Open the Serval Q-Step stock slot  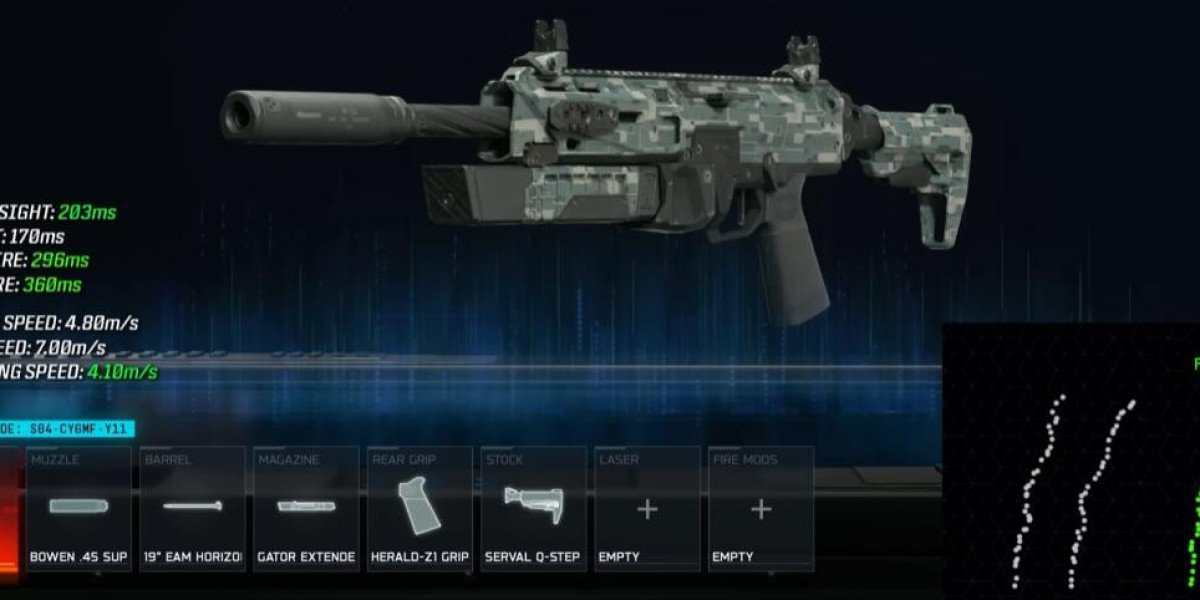[x=534, y=509]
